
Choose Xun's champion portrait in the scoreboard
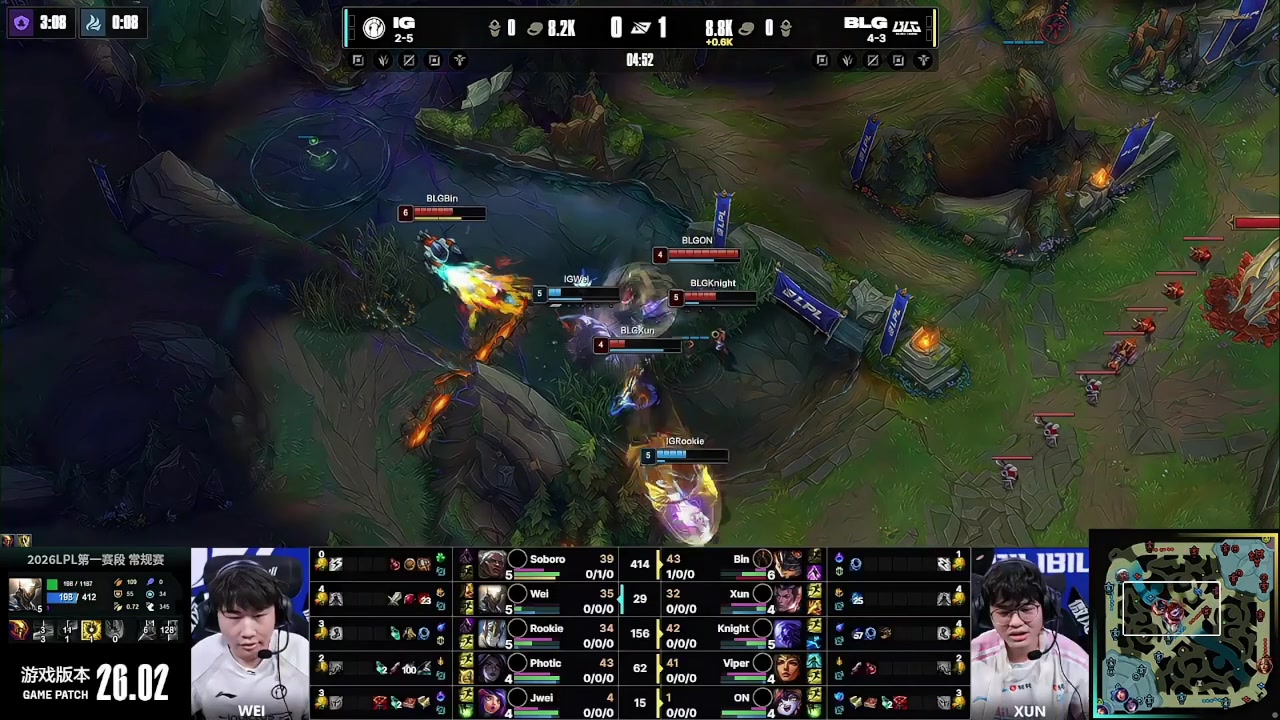(x=788, y=598)
